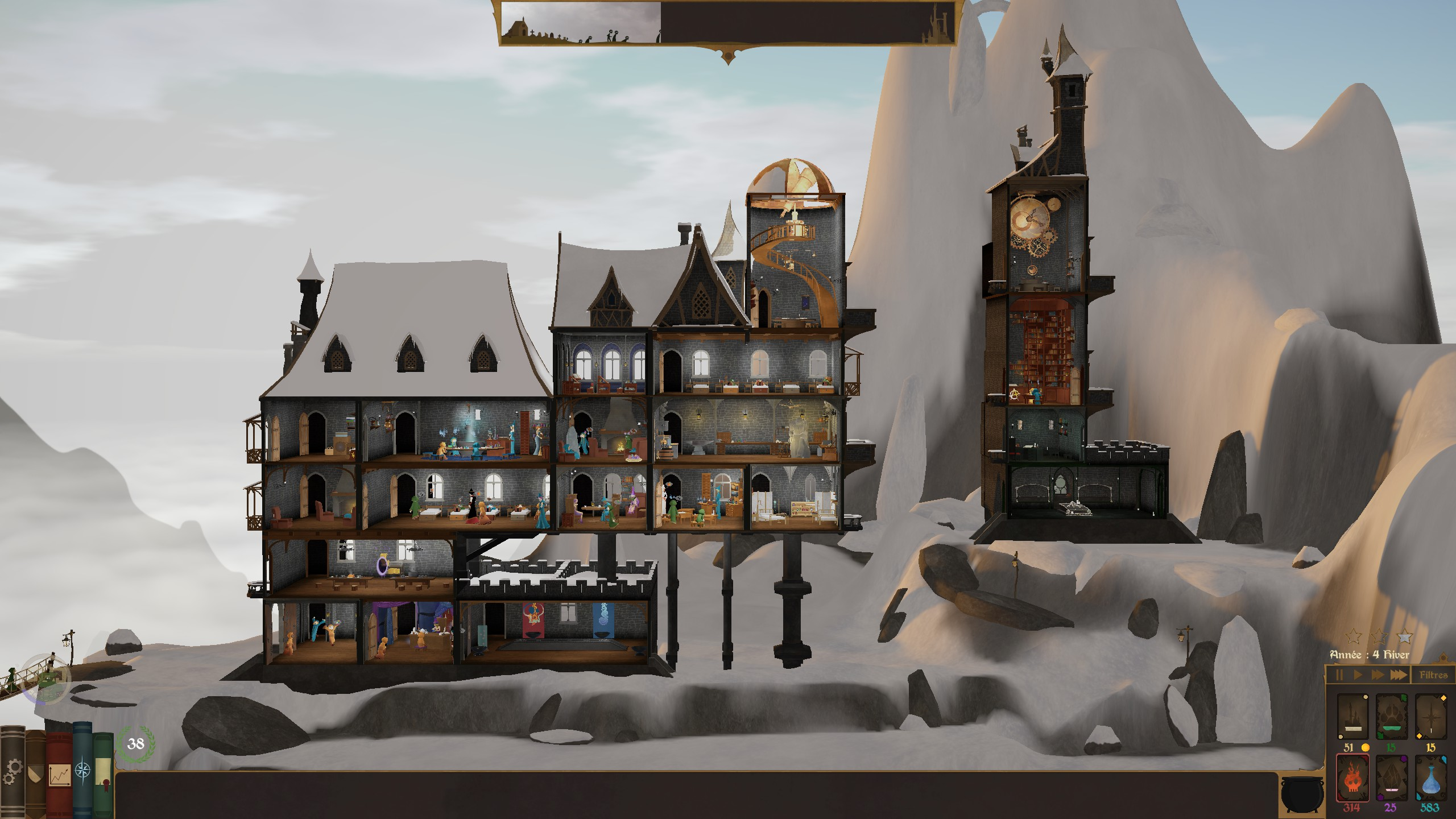Select the purple crystal card
1456x819 pixels.
tap(1391, 777)
